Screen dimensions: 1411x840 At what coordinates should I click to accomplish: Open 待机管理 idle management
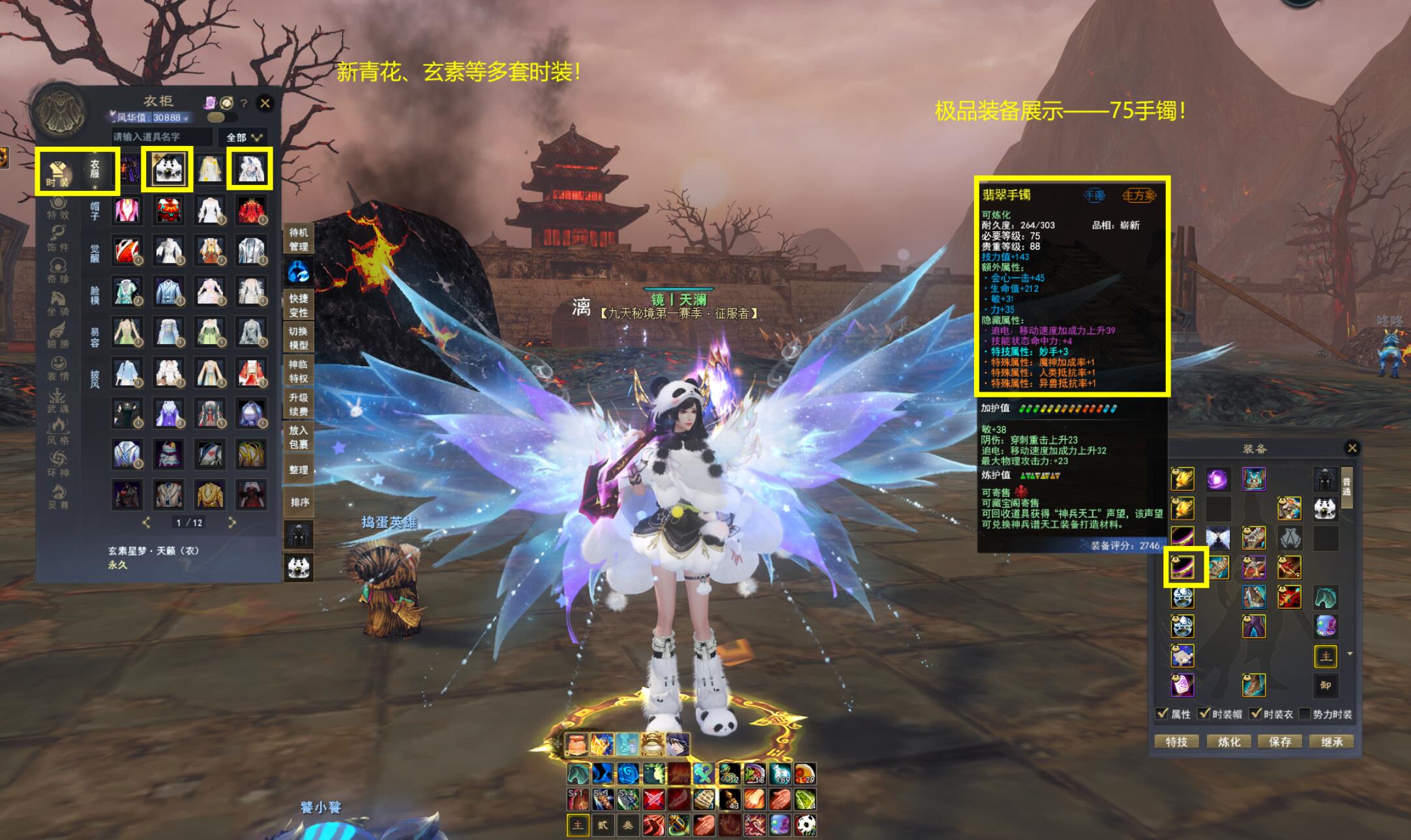click(299, 239)
